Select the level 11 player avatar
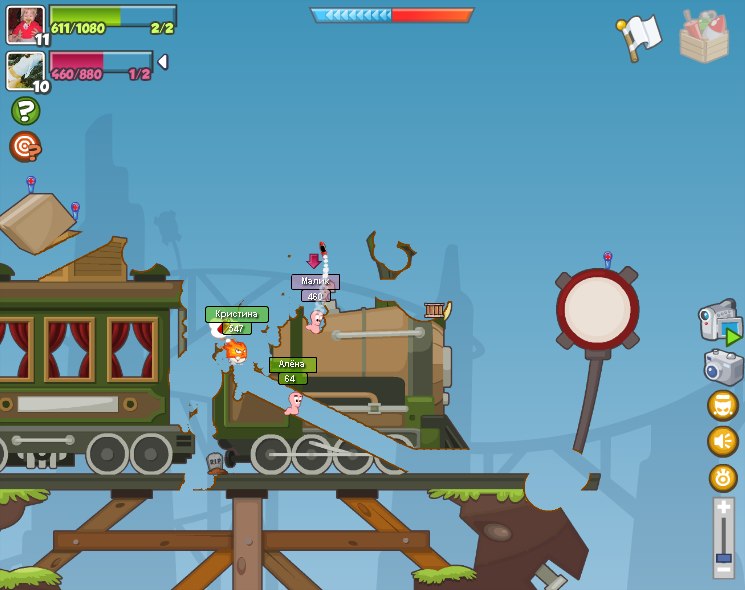Viewport: 745px width, 590px height. [x=25, y=24]
